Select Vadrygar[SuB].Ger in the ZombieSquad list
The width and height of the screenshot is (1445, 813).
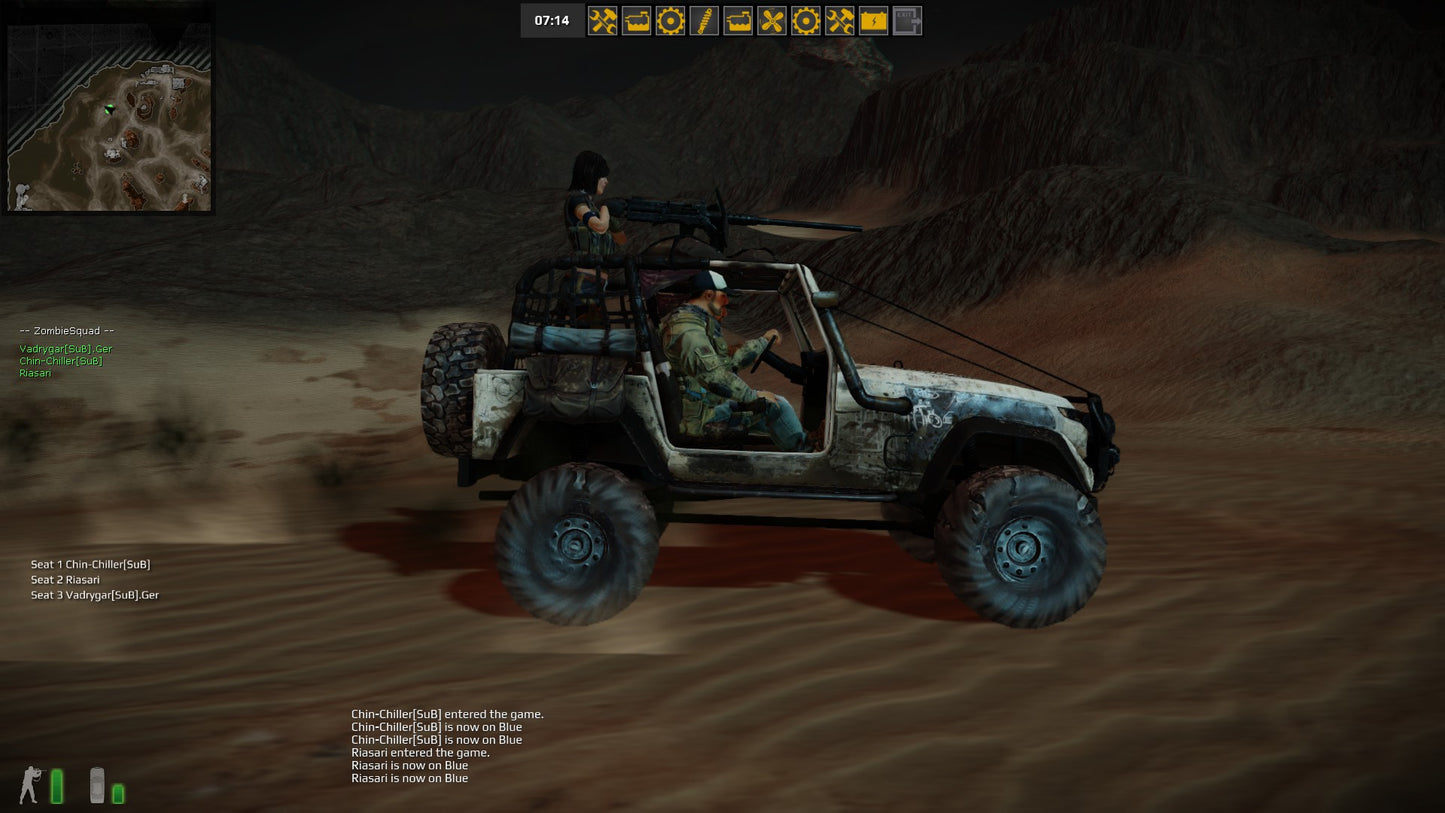66,349
